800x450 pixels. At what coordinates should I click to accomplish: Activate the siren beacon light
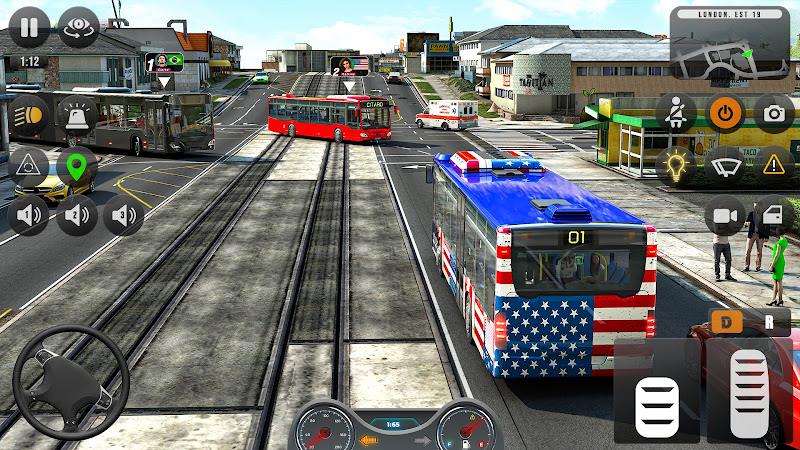[77, 115]
